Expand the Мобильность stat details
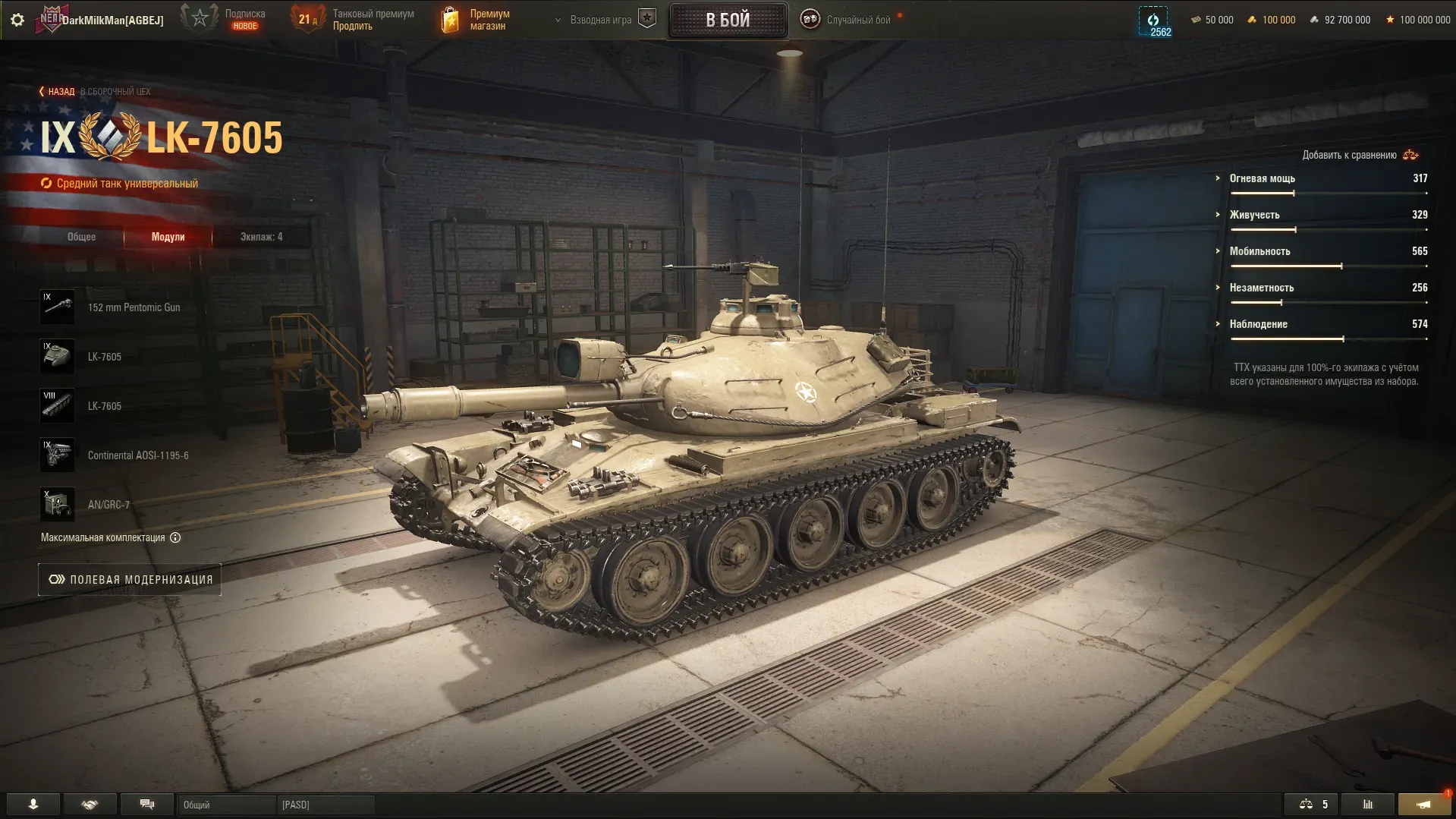 tap(1259, 251)
